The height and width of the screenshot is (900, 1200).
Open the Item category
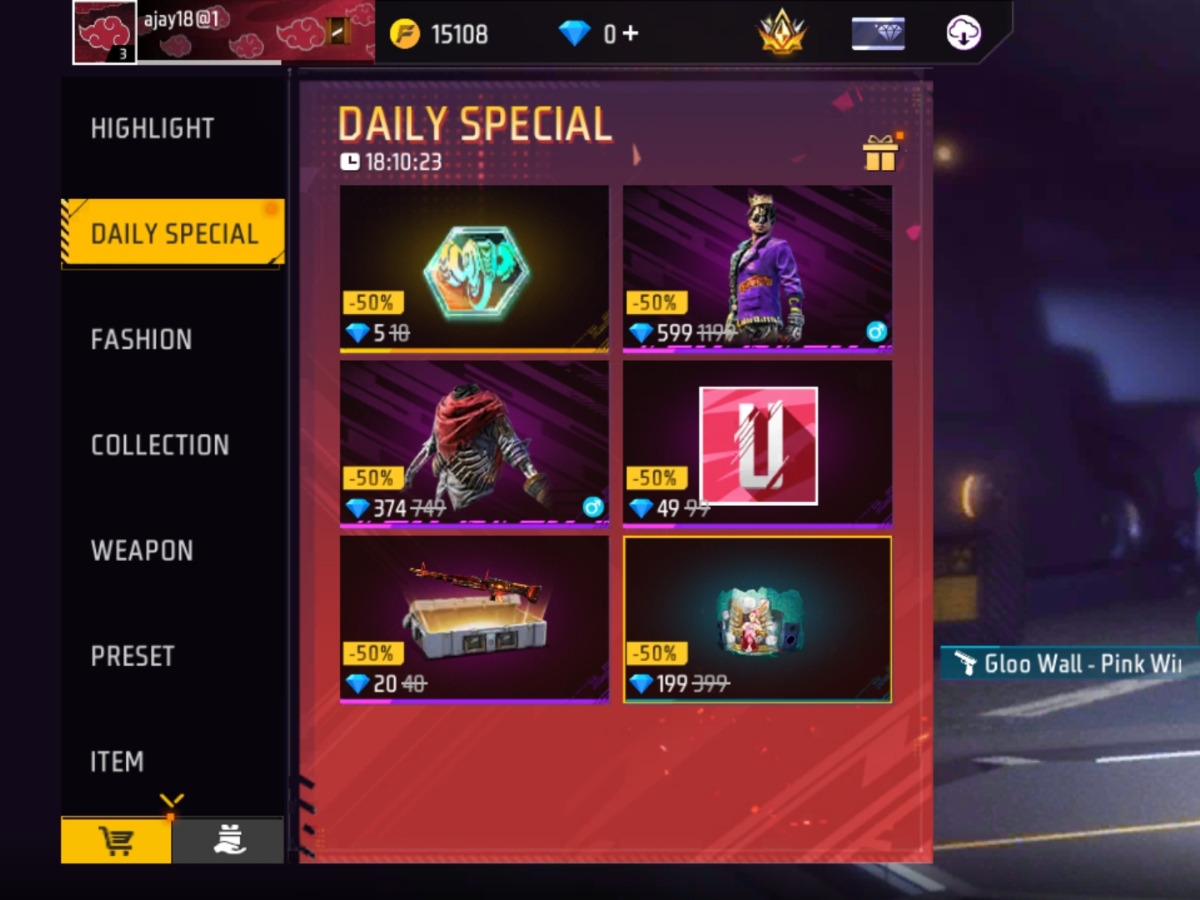117,762
